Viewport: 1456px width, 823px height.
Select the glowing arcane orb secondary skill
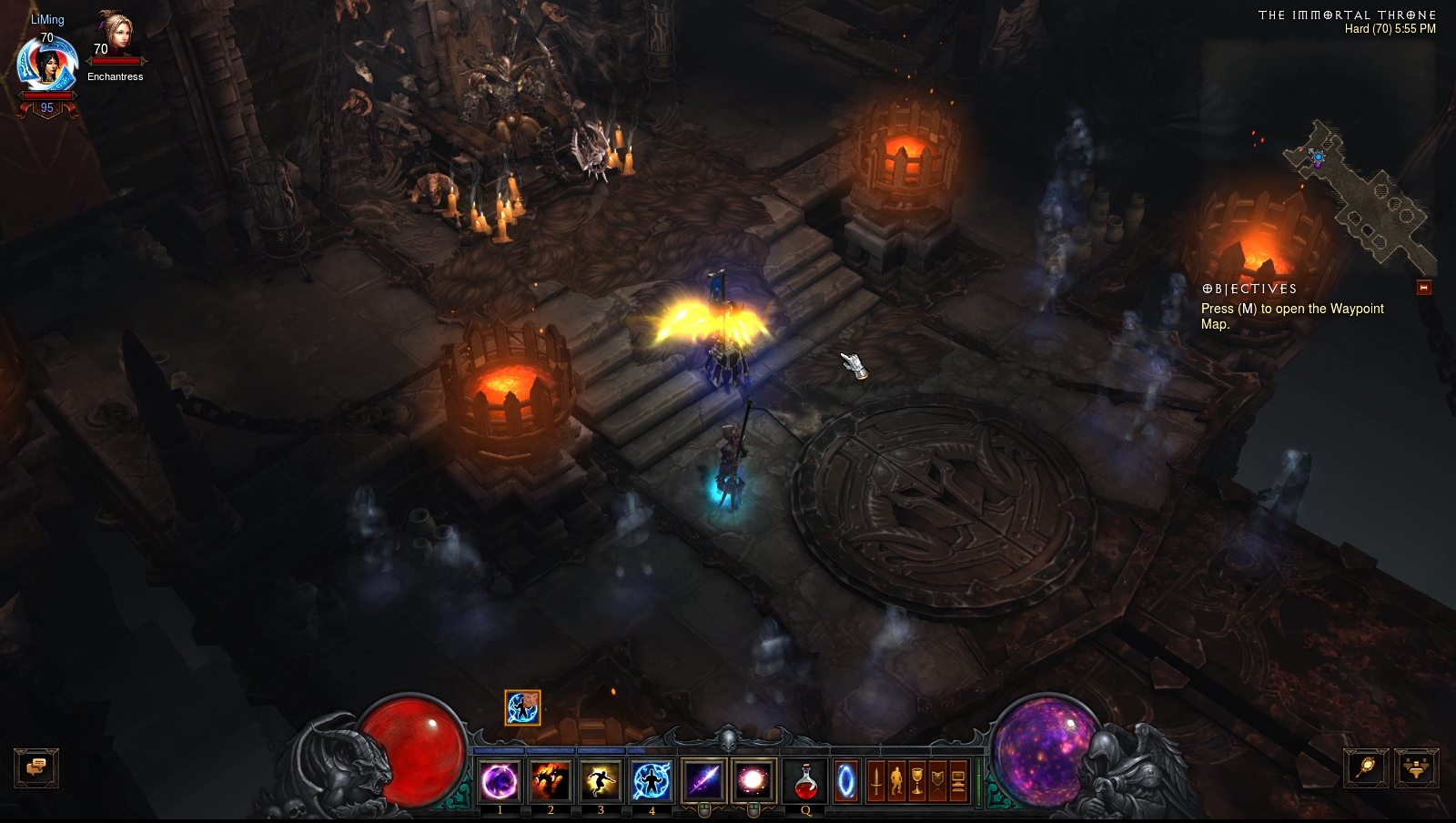[753, 781]
